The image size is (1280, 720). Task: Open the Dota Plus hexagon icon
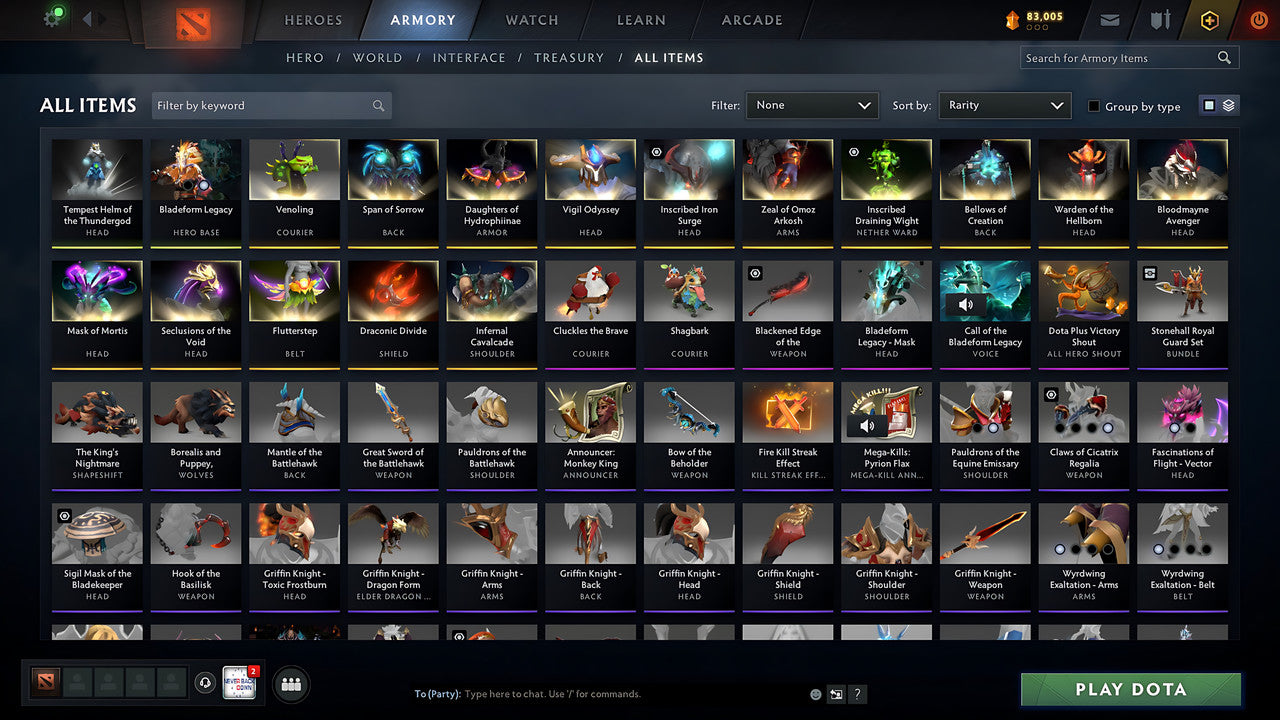1208,19
